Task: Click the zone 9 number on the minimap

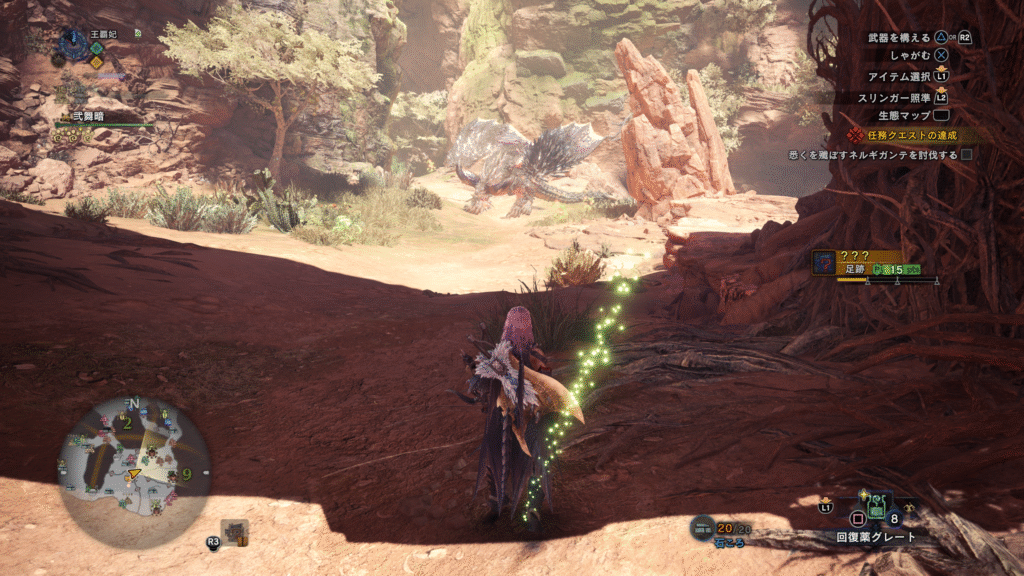Action: click(187, 474)
